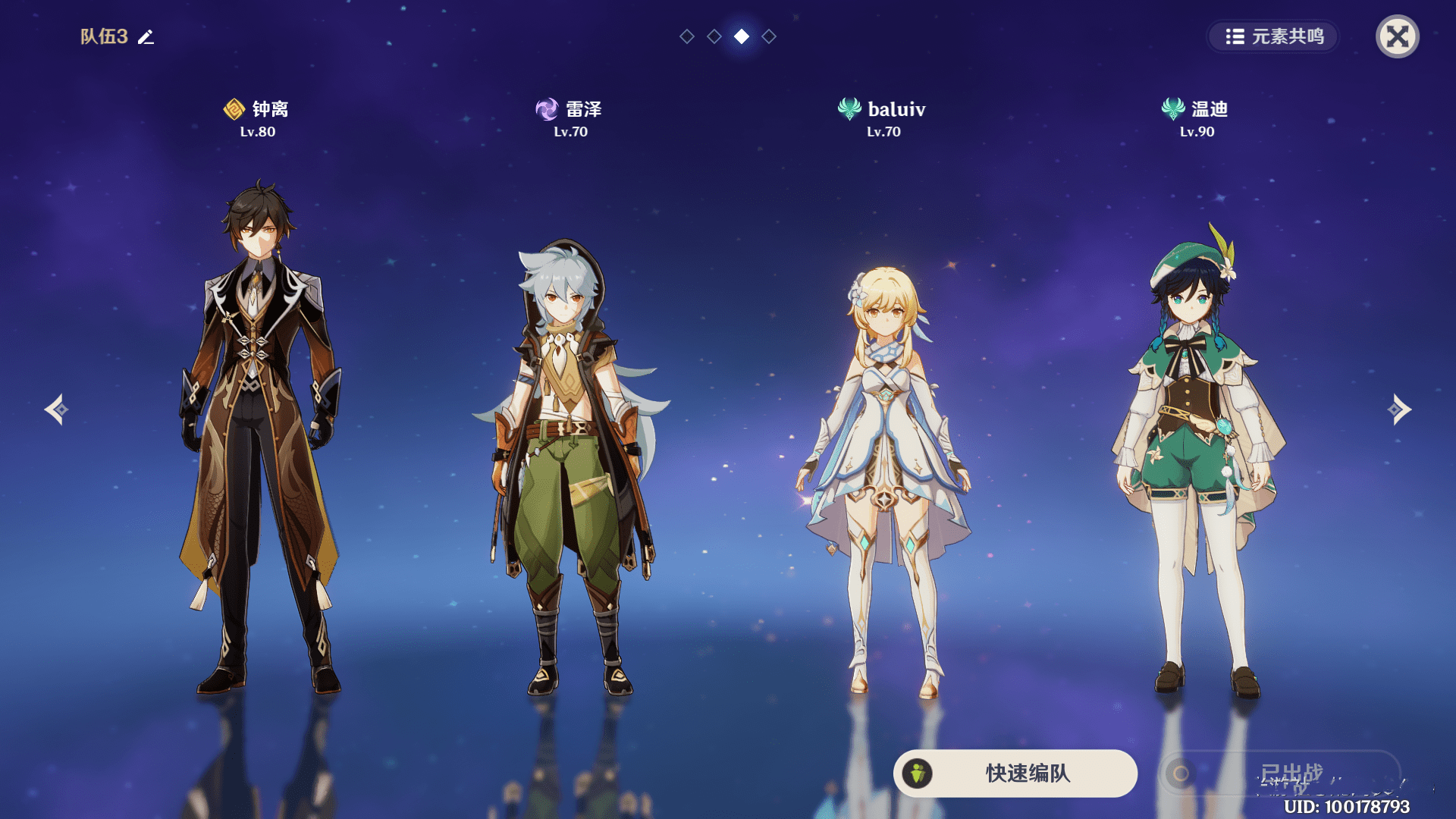
Task: Open the 元素共鸣 elemental resonance list
Action: point(1273,36)
